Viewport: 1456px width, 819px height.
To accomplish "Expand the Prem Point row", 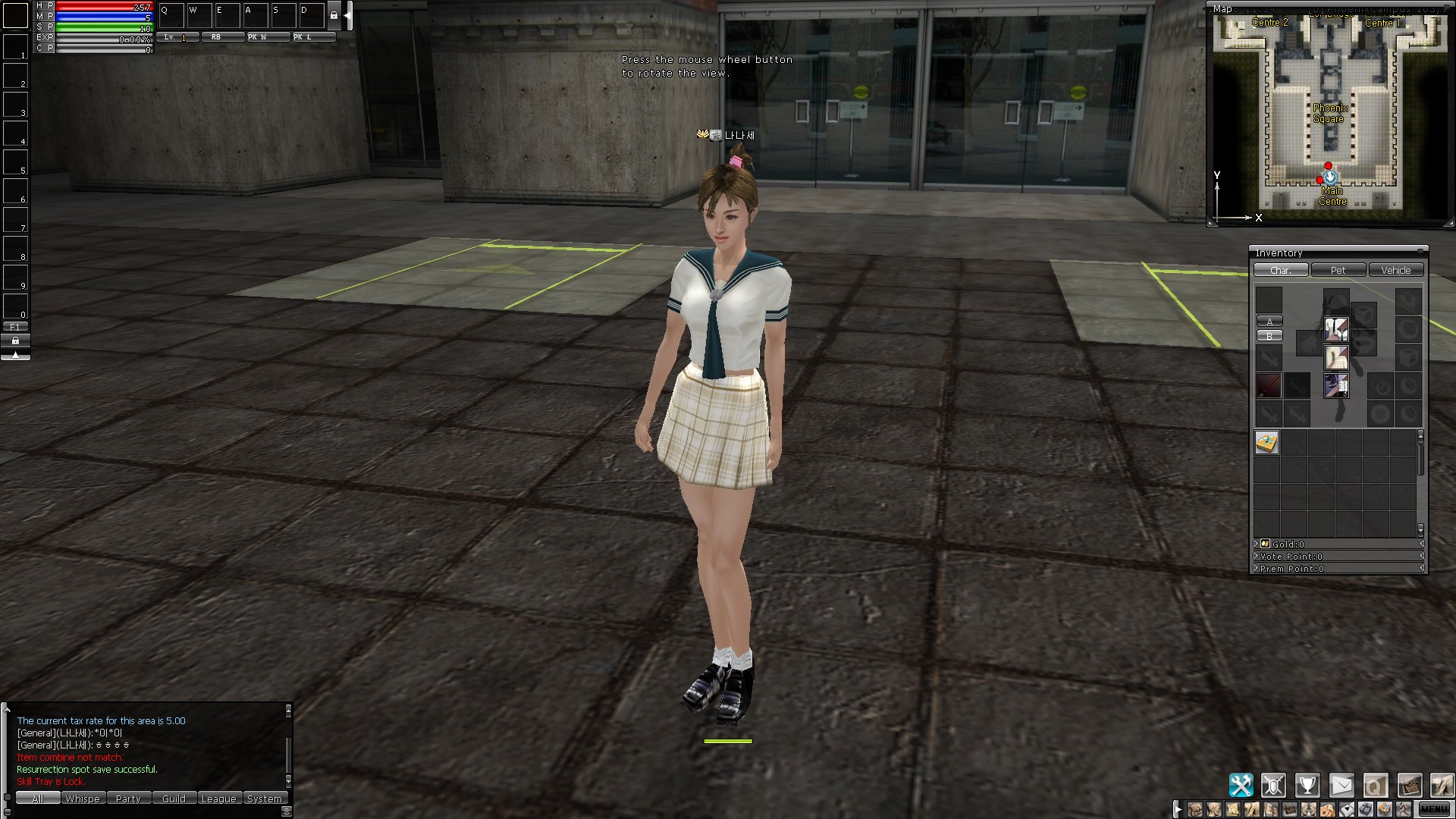I will tap(1257, 569).
